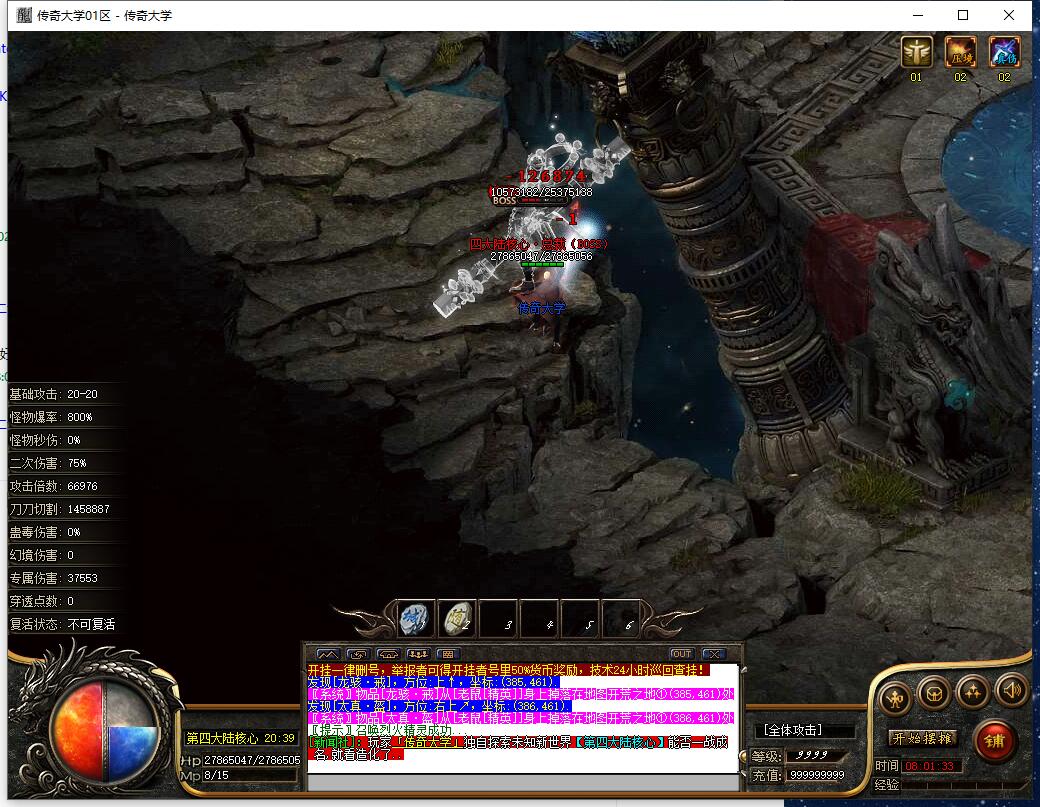Use the yellow rune stone in hotbar slot 2
The height and width of the screenshot is (807, 1040).
459,618
